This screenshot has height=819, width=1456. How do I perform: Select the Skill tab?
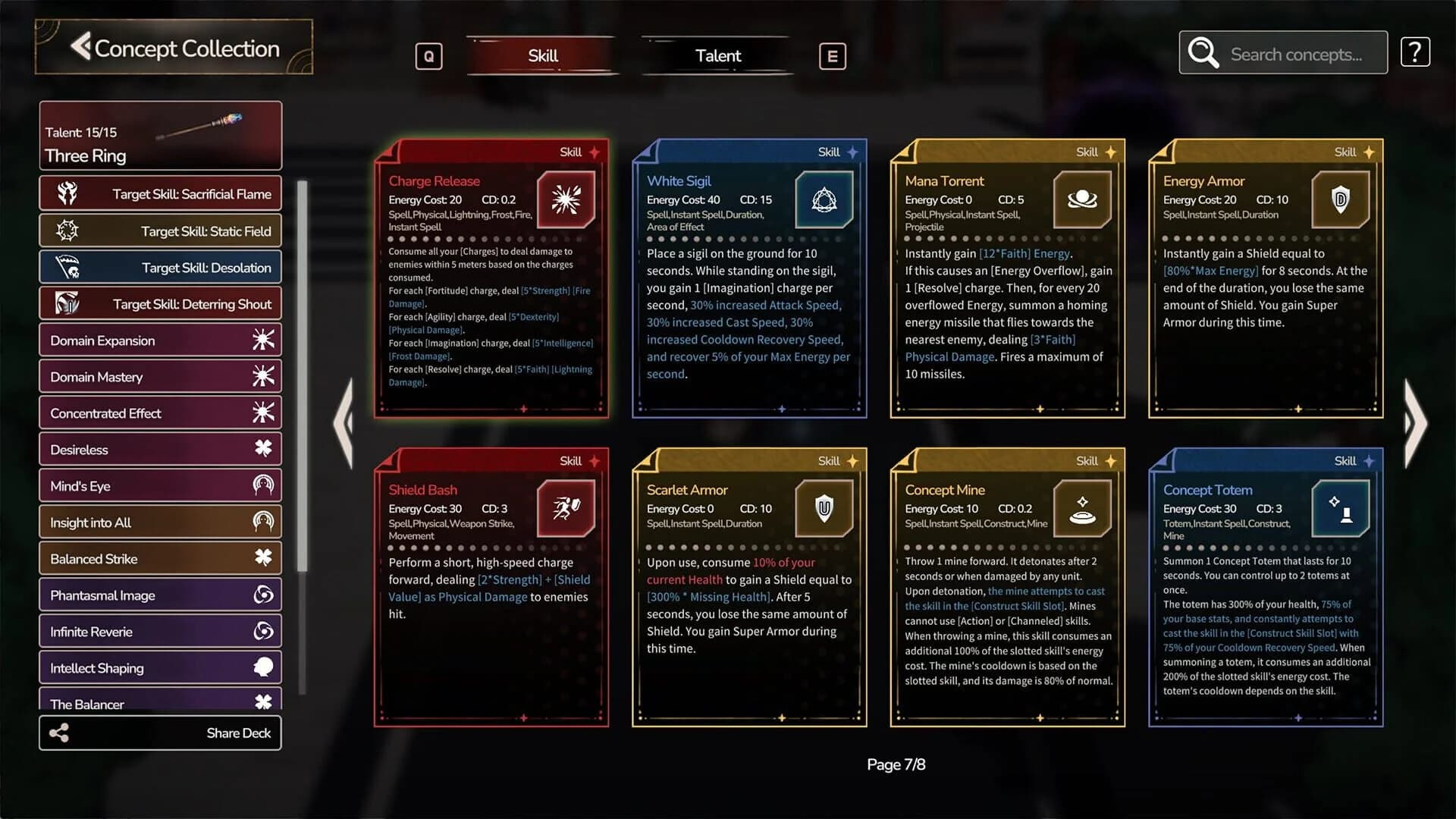tap(541, 55)
